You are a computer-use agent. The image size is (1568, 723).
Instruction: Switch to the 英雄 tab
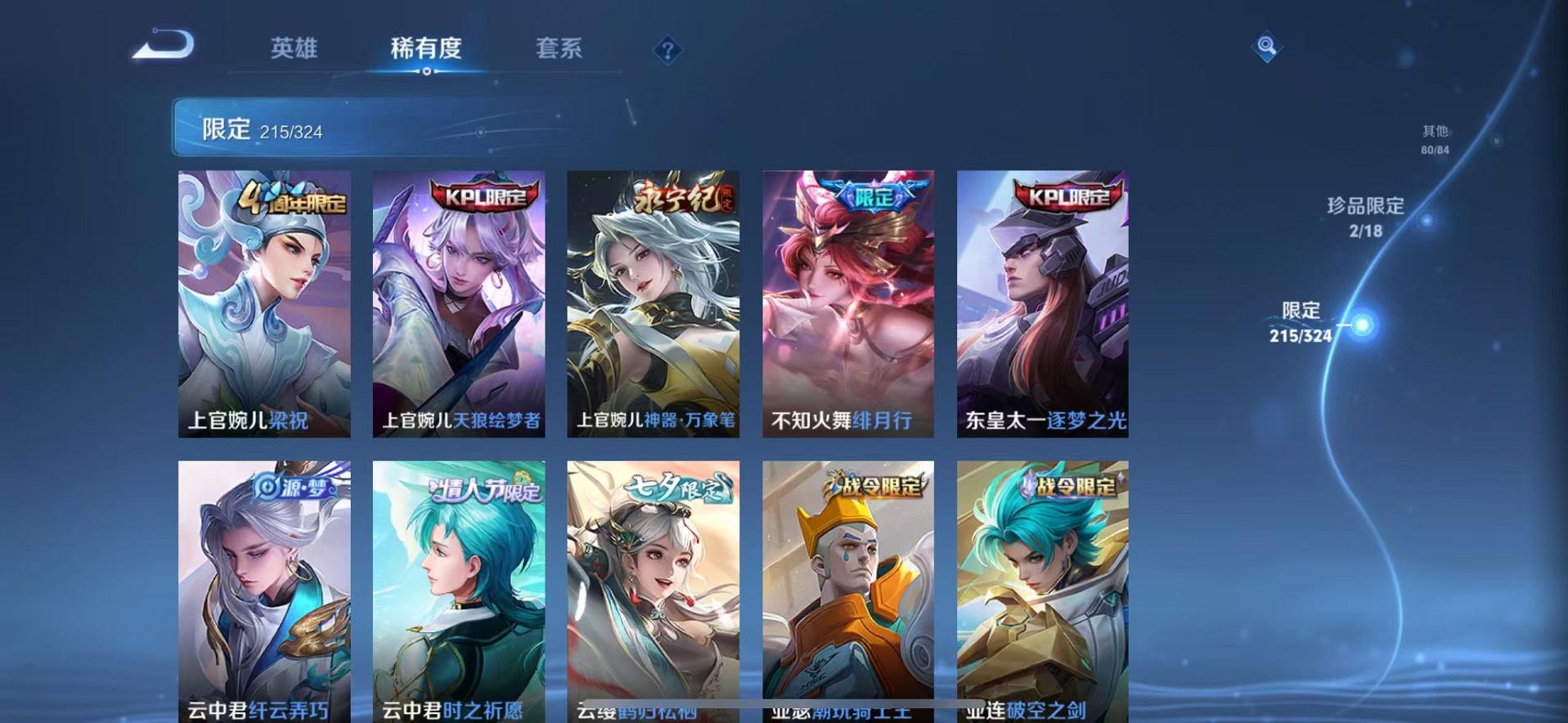tap(296, 49)
